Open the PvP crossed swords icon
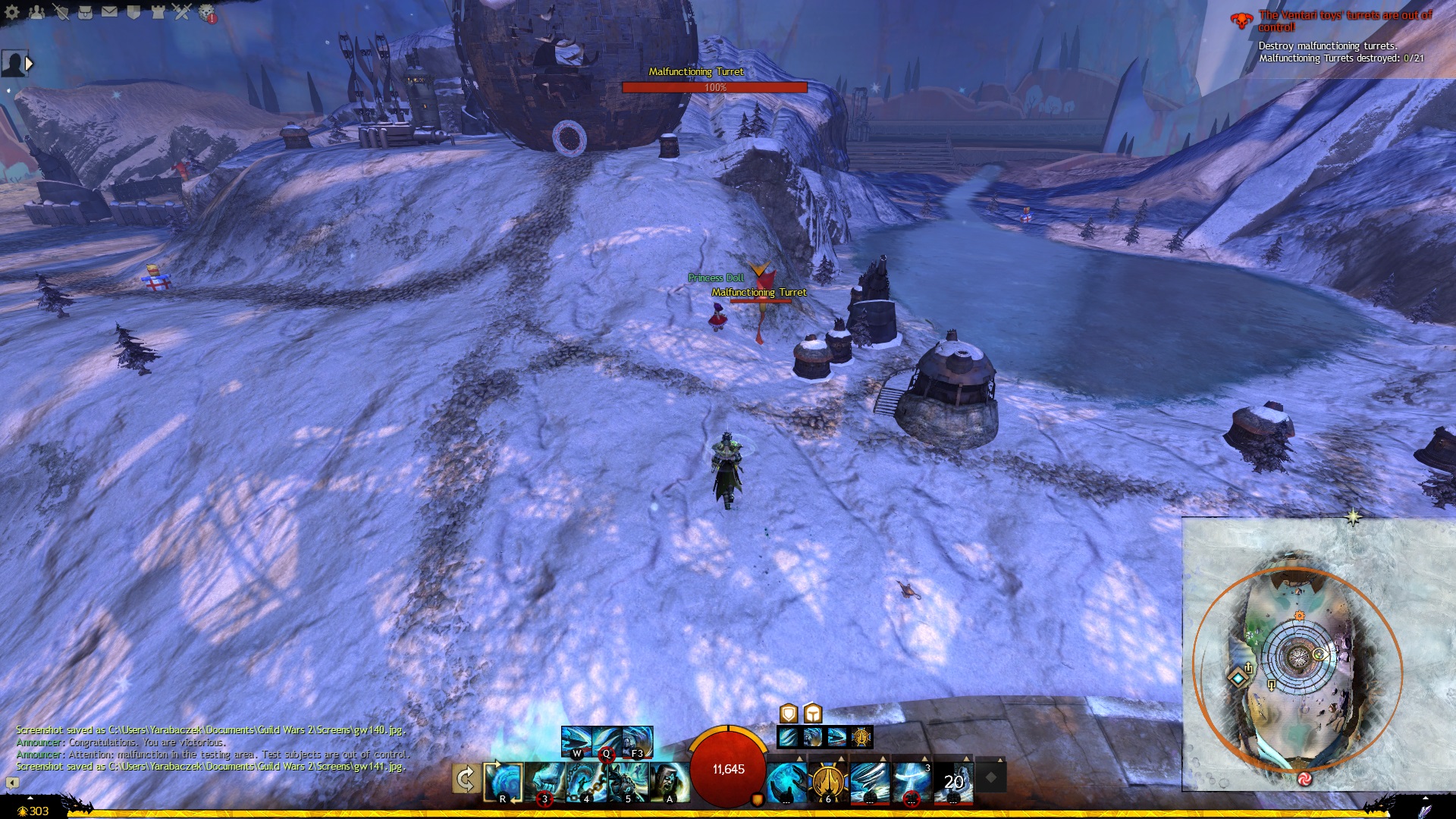This screenshot has width=1456, height=819. [x=182, y=12]
